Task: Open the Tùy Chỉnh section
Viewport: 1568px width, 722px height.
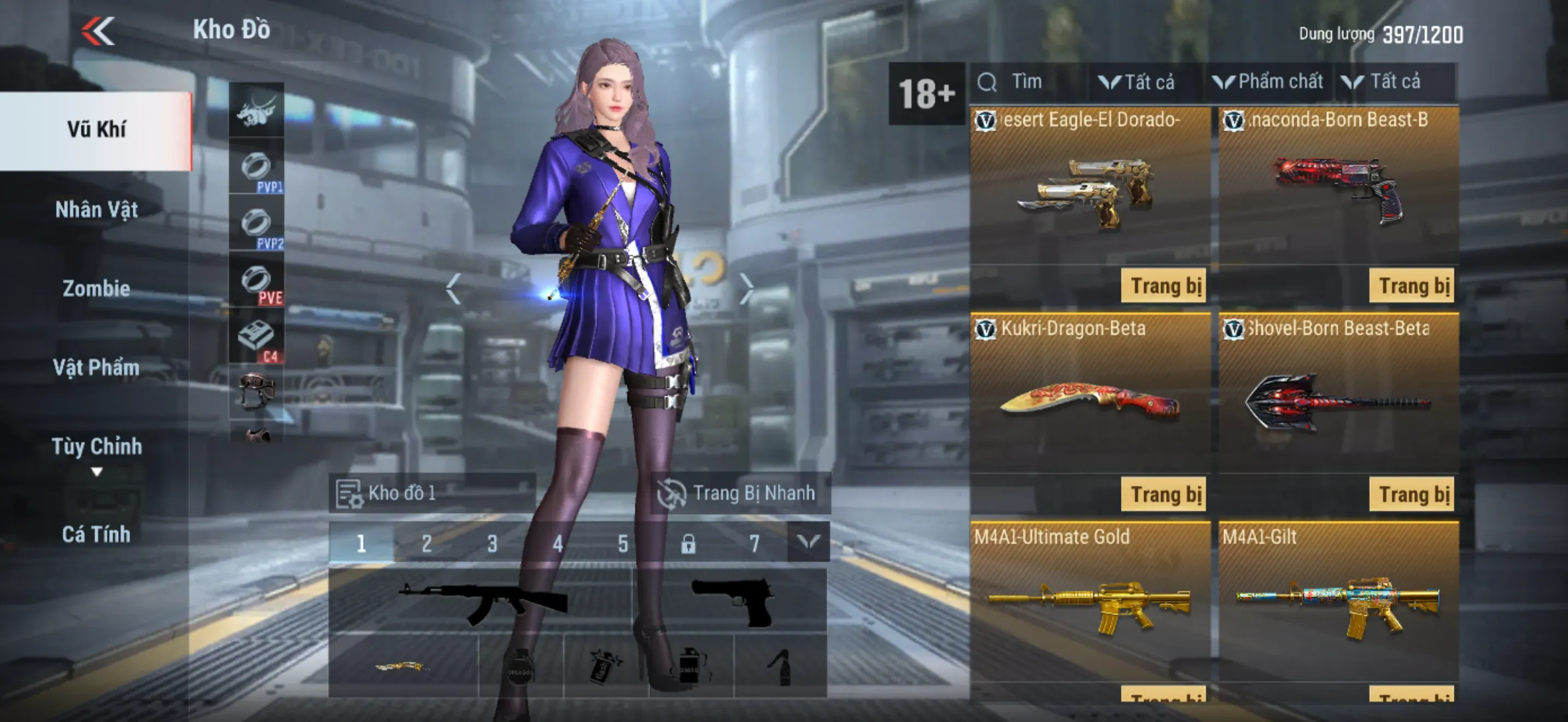Action: tap(96, 447)
